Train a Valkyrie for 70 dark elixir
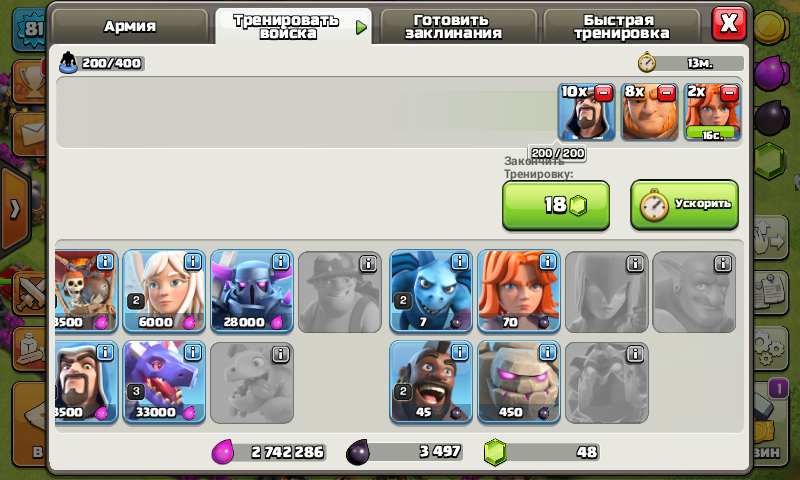Screen dimensions: 800x480 tap(518, 292)
